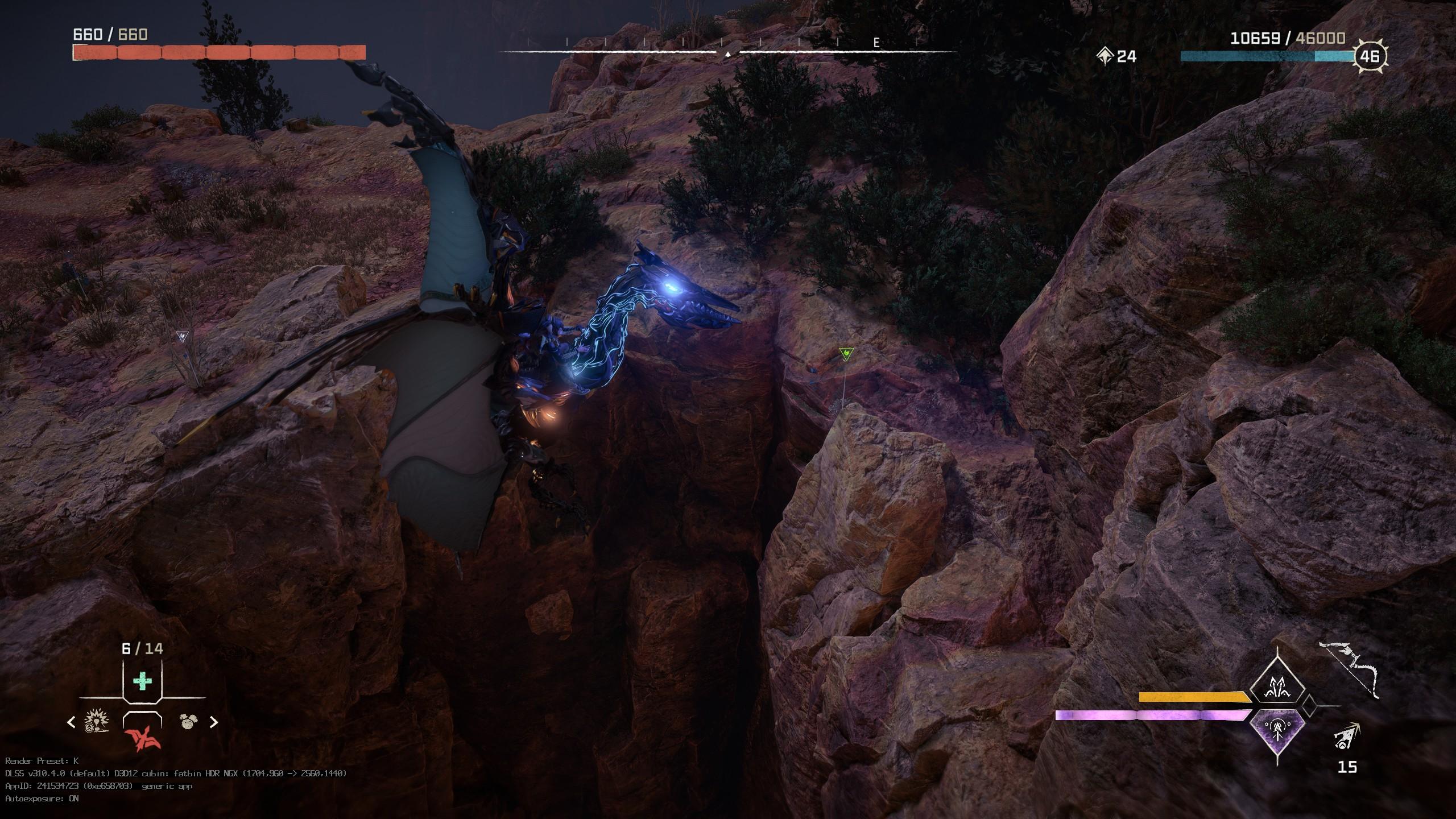Choose the explosive trap tool icon
The height and width of the screenshot is (819, 1456).
click(x=96, y=722)
